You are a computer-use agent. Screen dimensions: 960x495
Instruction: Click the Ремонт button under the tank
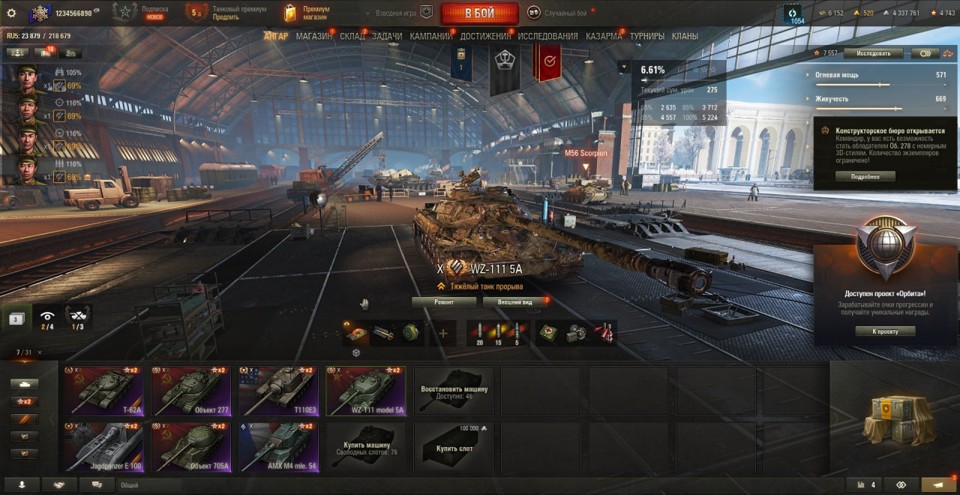coord(444,301)
